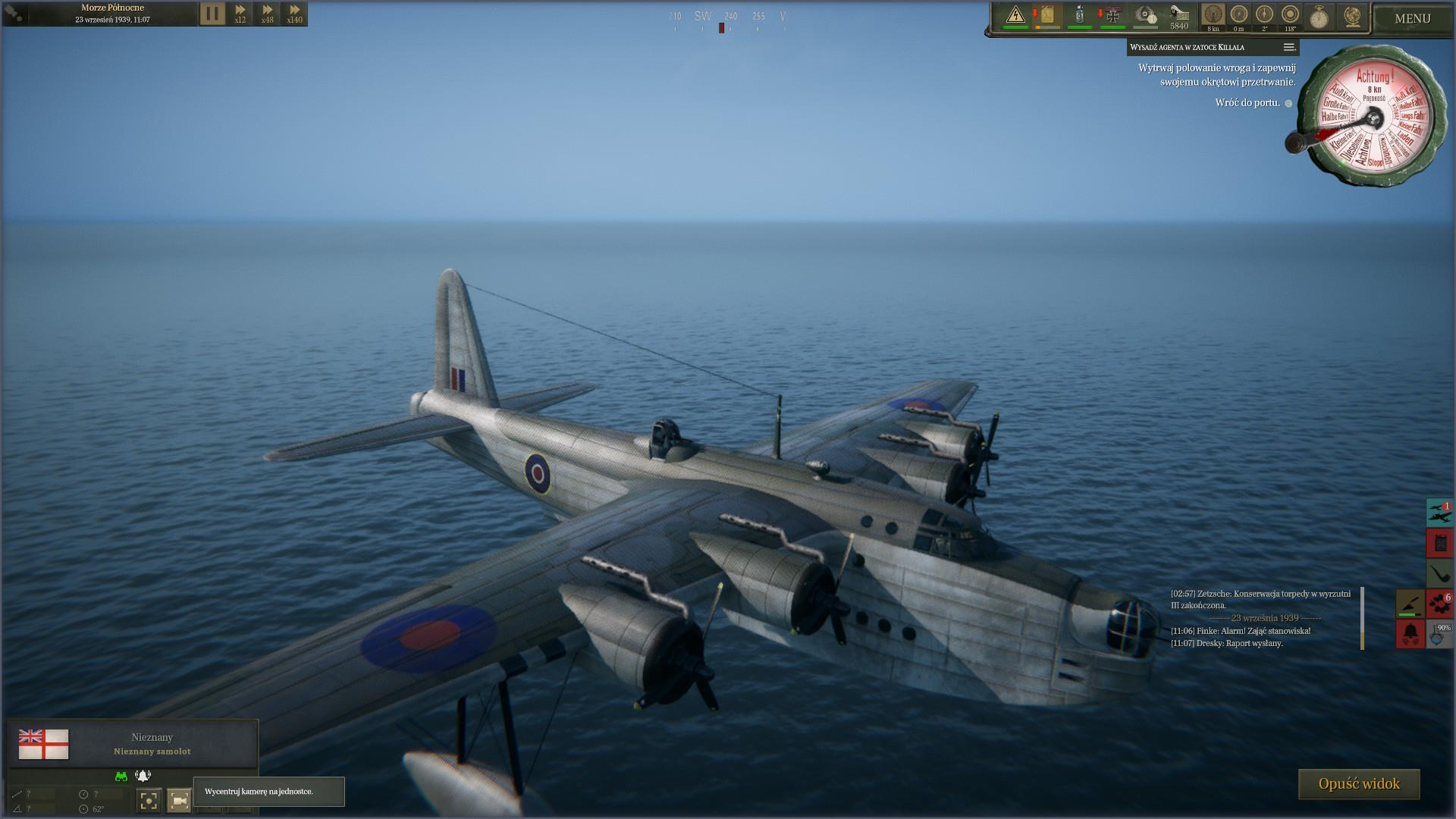This screenshot has height=819, width=1456.
Task: Click the electric warning hazard icon
Action: (1015, 15)
